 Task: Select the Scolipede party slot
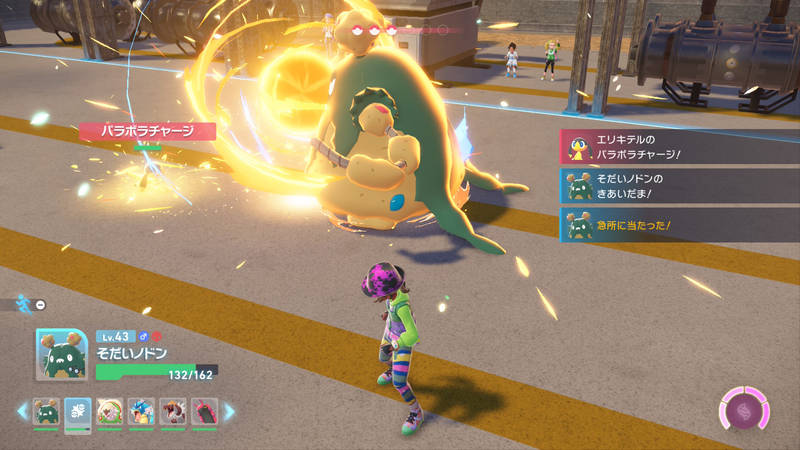click(x=204, y=411)
